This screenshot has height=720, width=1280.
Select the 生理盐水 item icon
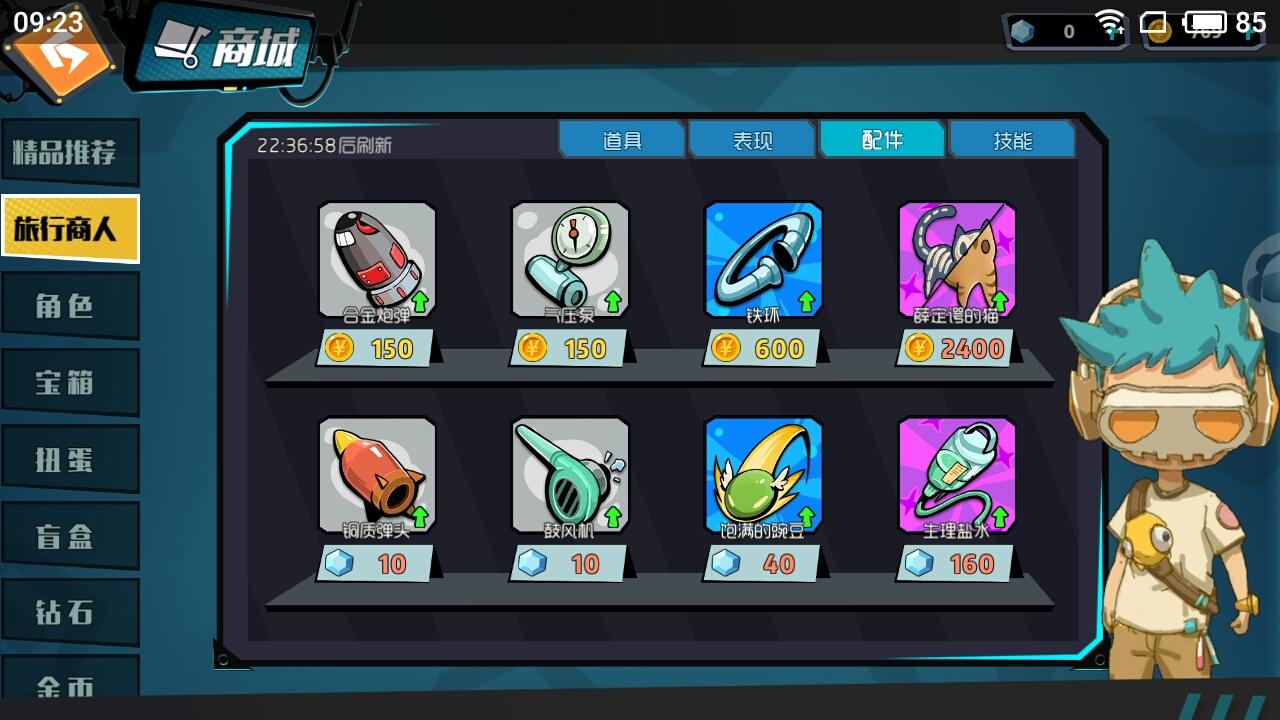click(x=957, y=473)
